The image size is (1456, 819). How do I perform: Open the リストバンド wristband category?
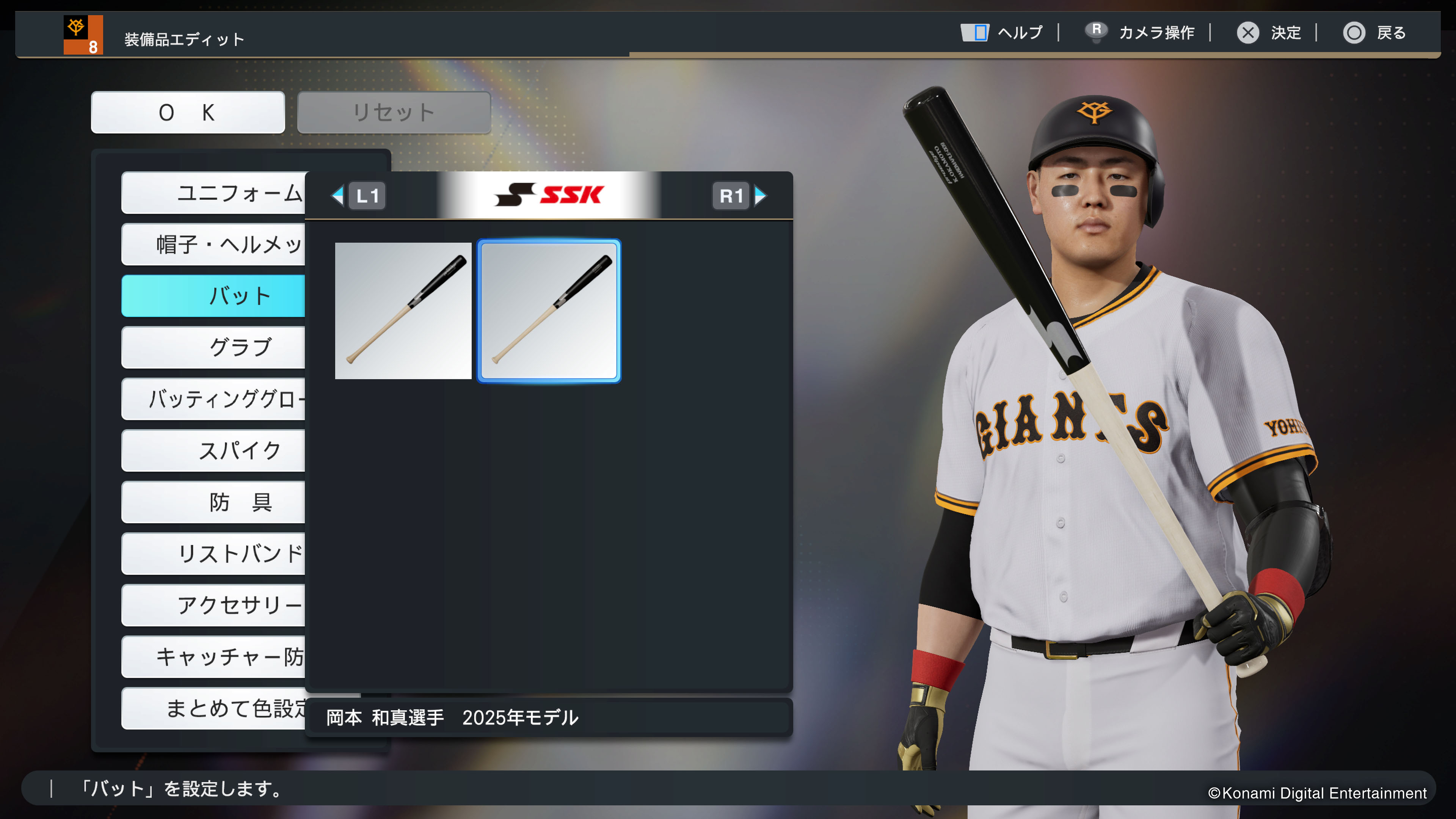(x=213, y=553)
